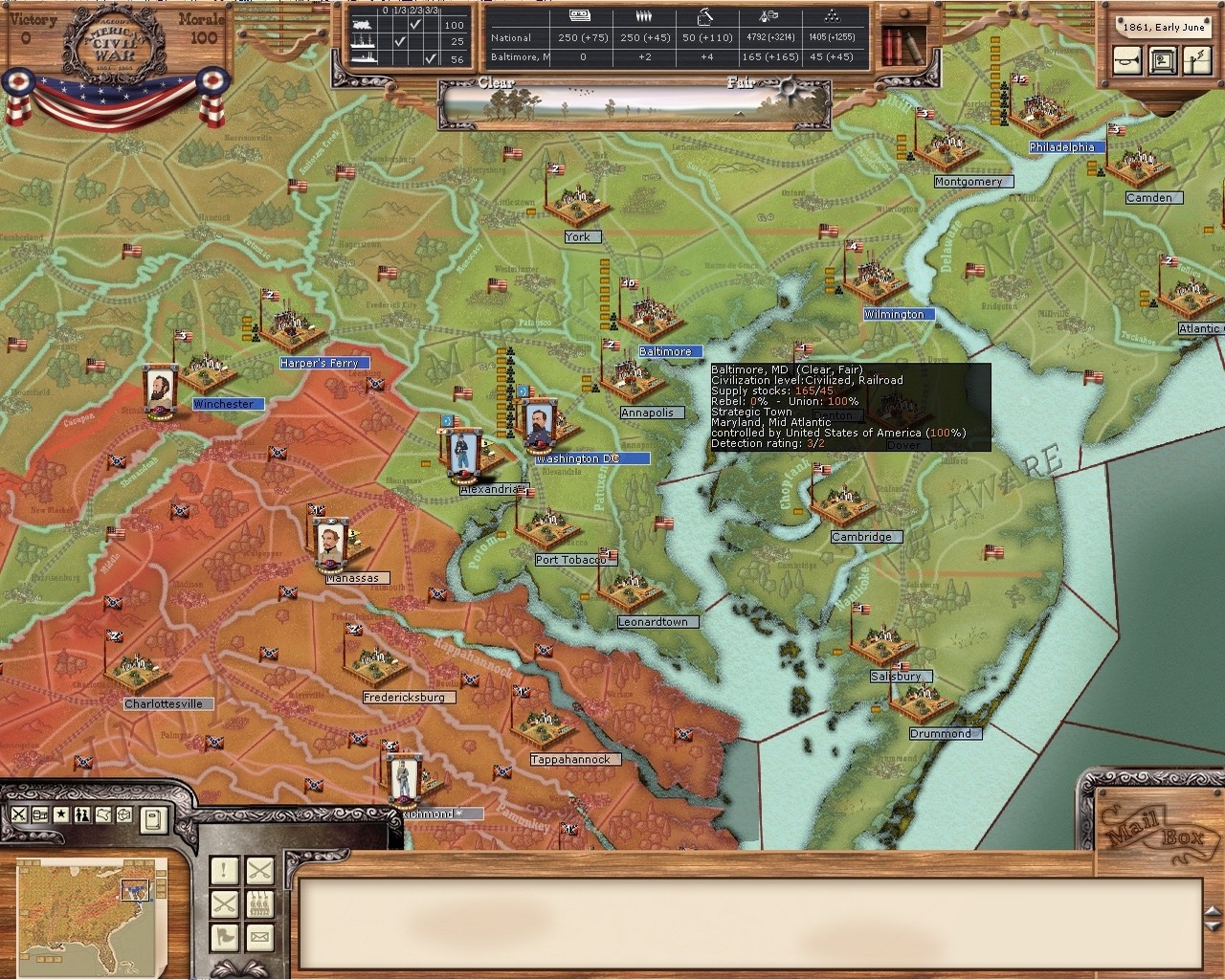Click the bugle end-turn button
The image size is (1225, 980).
[1127, 59]
